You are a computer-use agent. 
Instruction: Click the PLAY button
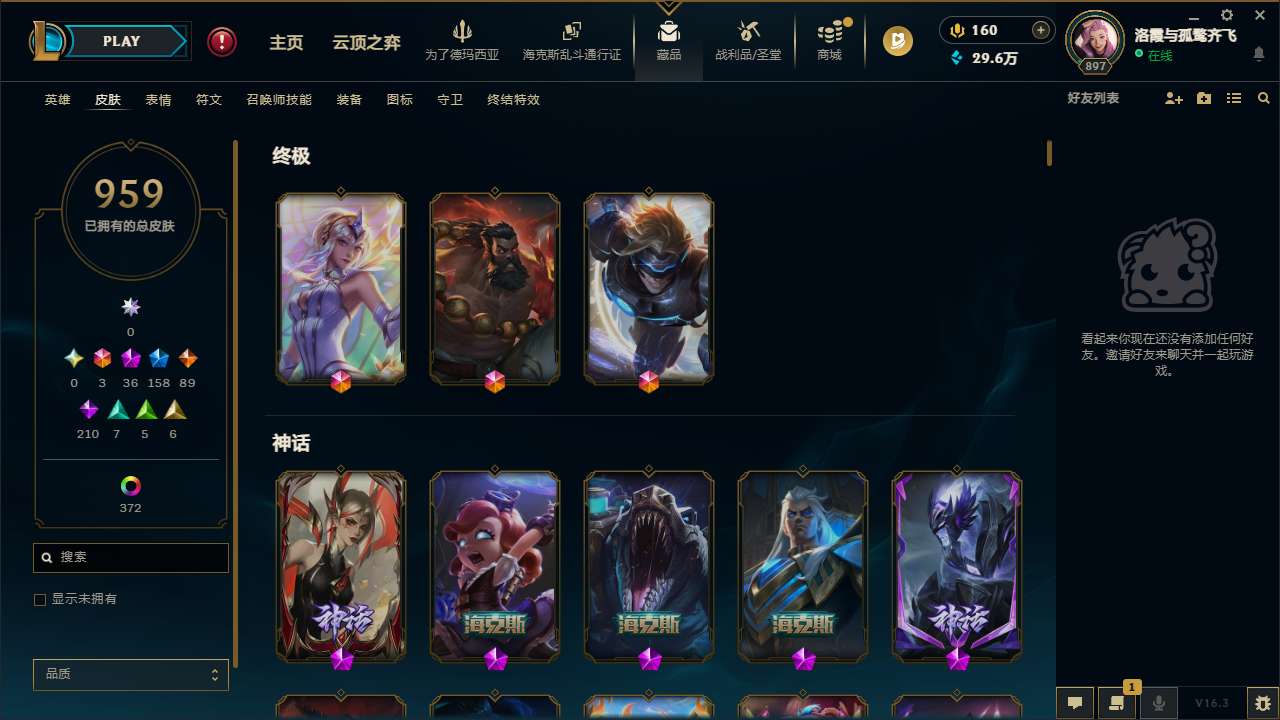(120, 41)
